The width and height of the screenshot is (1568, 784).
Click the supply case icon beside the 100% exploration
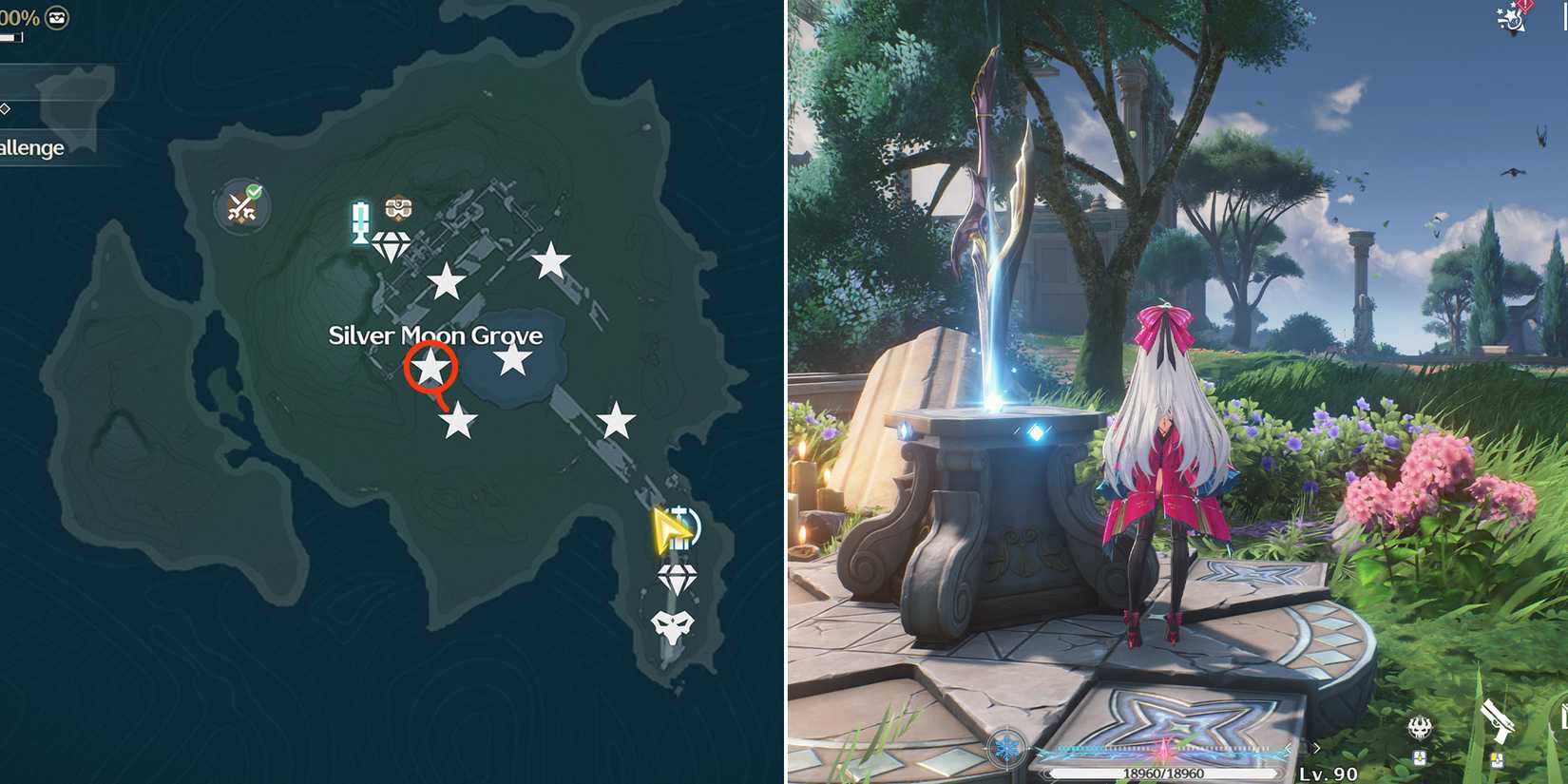[57, 18]
